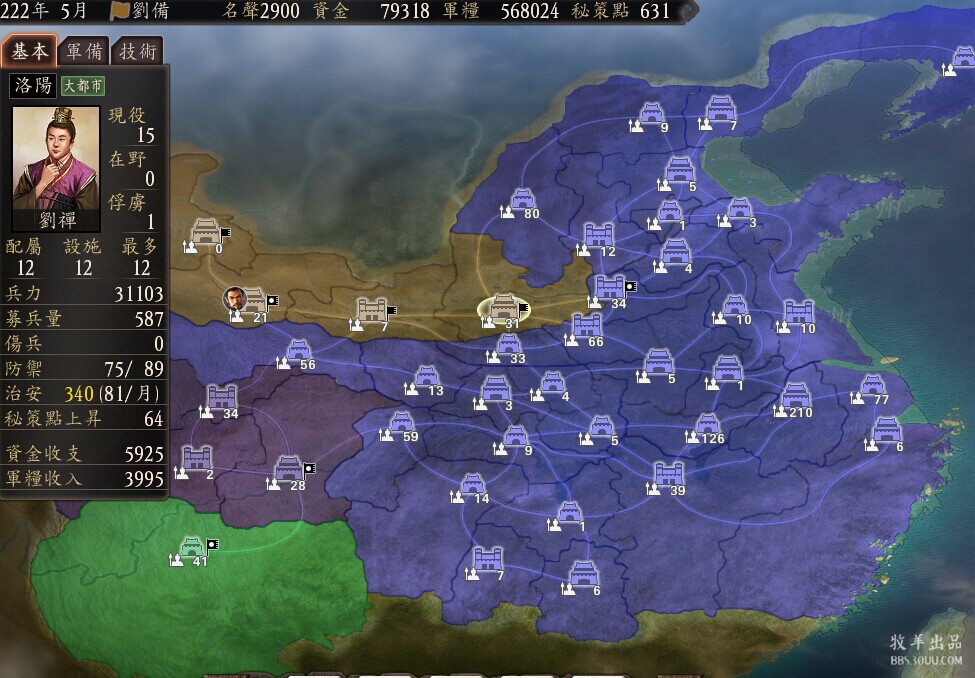Image resolution: width=975 pixels, height=678 pixels.
Task: Open the 技術 tab
Action: tap(137, 52)
